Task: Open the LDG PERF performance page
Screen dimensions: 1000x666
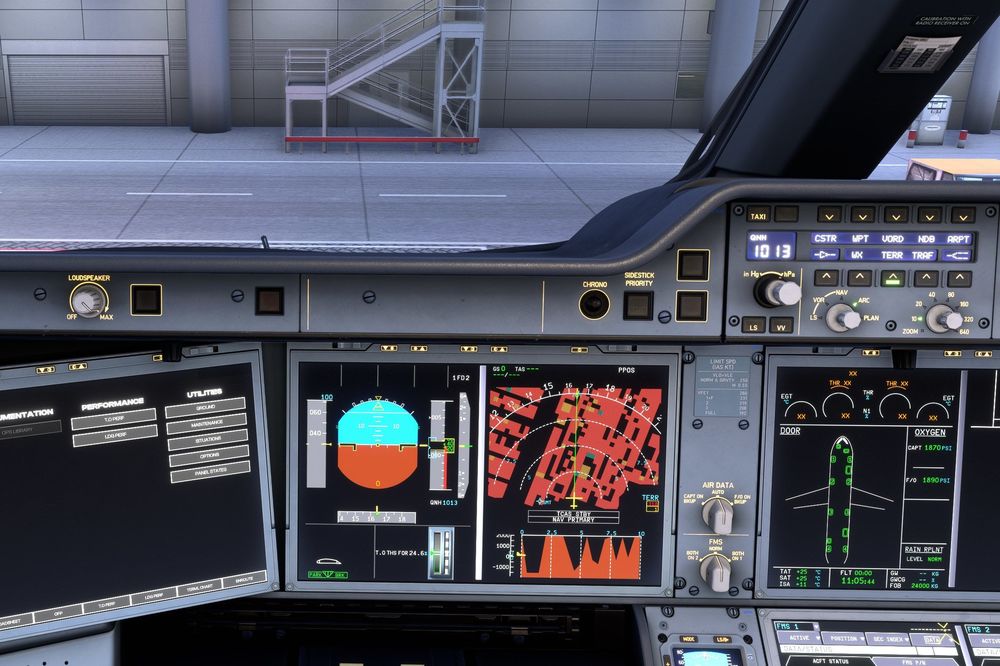Action: pos(114,436)
